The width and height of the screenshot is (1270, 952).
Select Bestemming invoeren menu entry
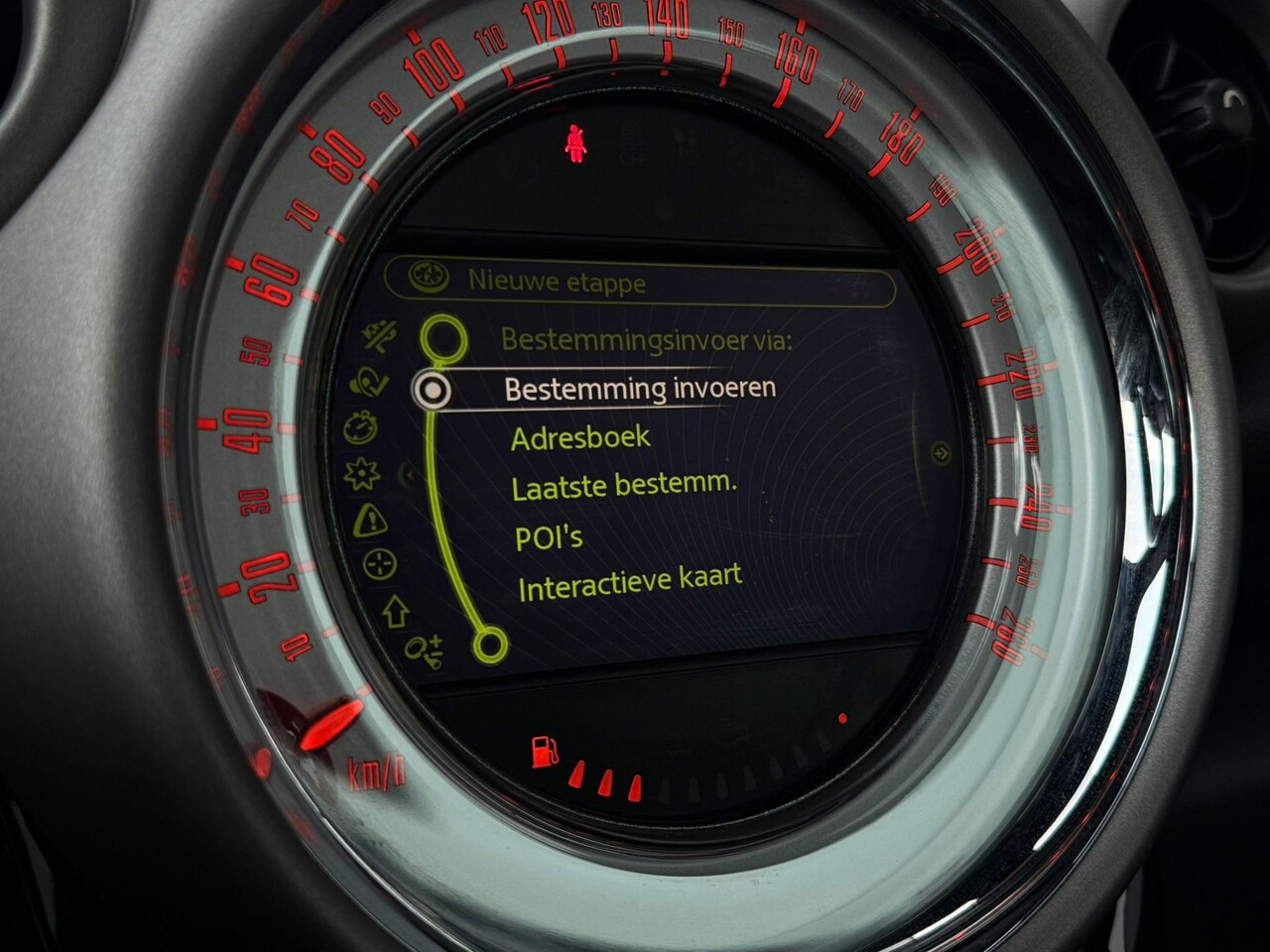[640, 388]
